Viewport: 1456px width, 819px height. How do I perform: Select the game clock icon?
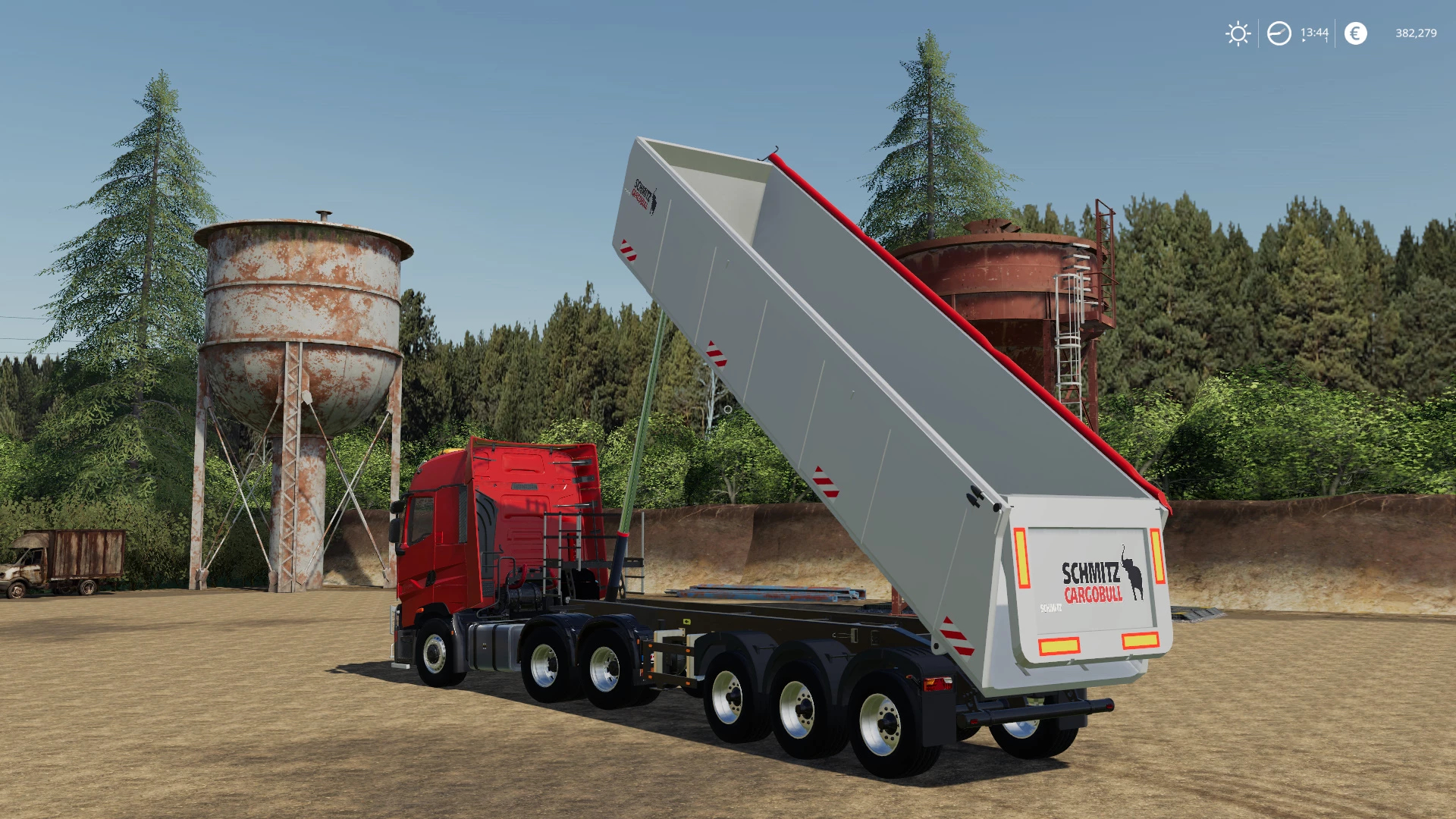[1279, 33]
